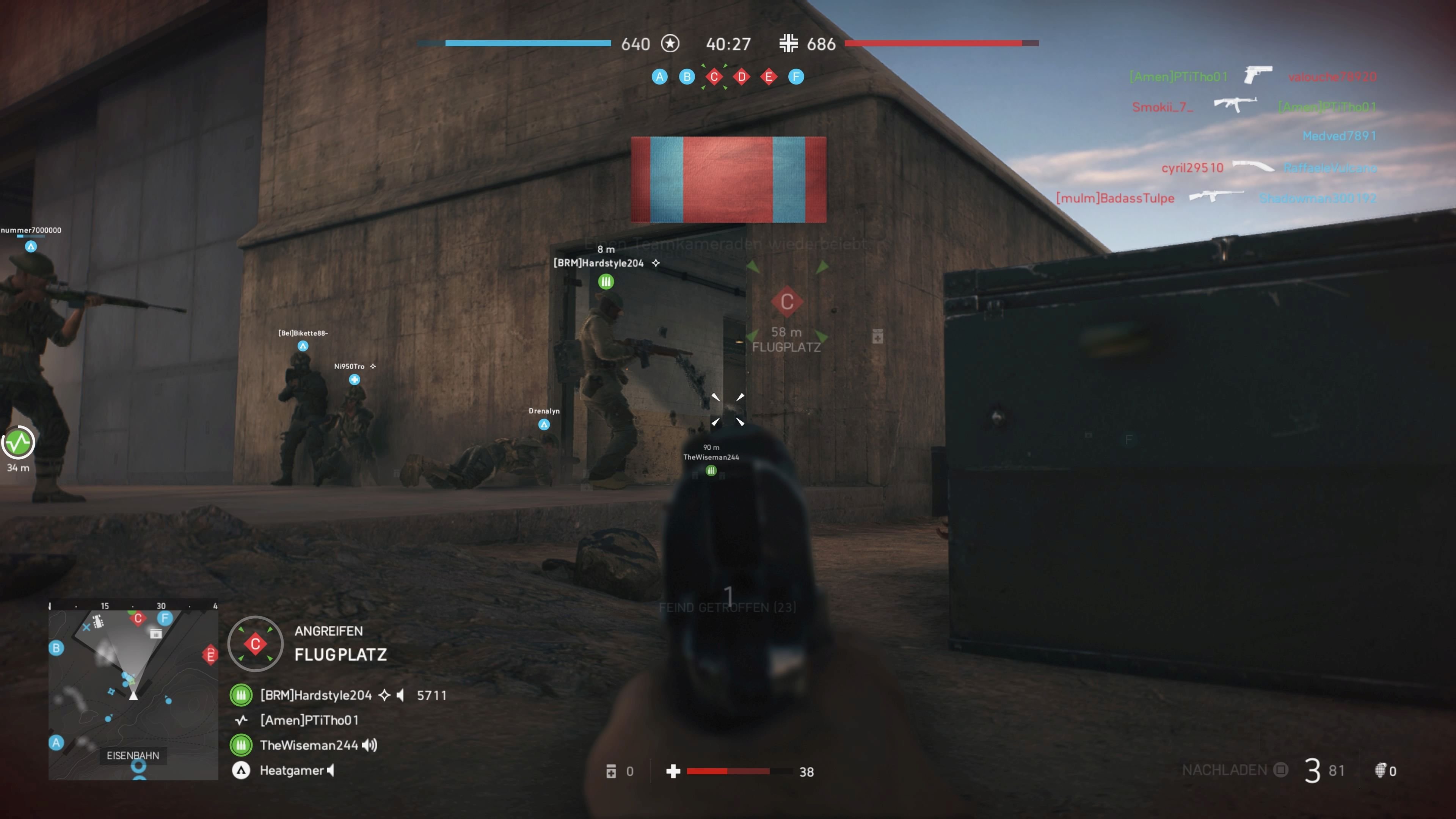The image size is (1456, 819).
Task: Select objective A marker at top
Action: pos(660,76)
